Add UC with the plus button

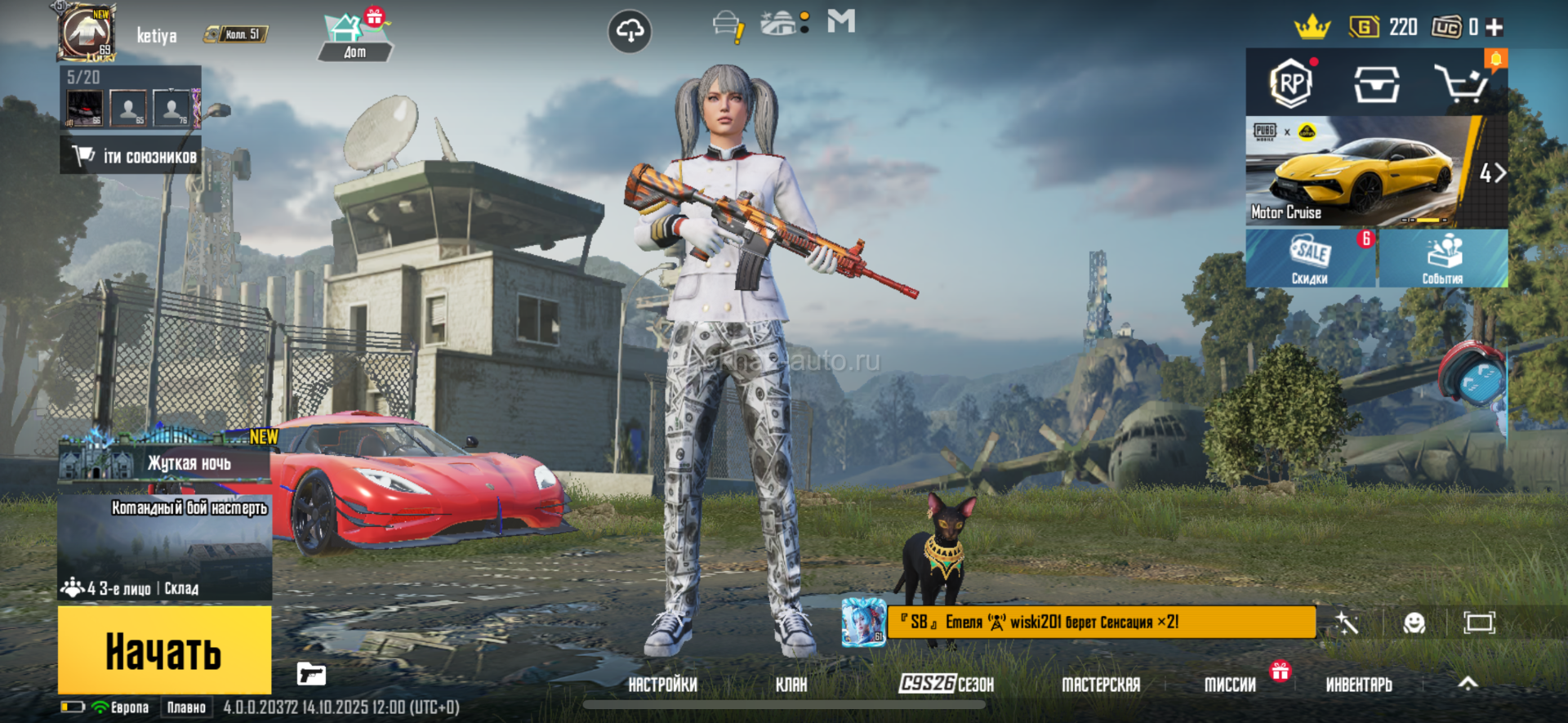[x=1494, y=28]
